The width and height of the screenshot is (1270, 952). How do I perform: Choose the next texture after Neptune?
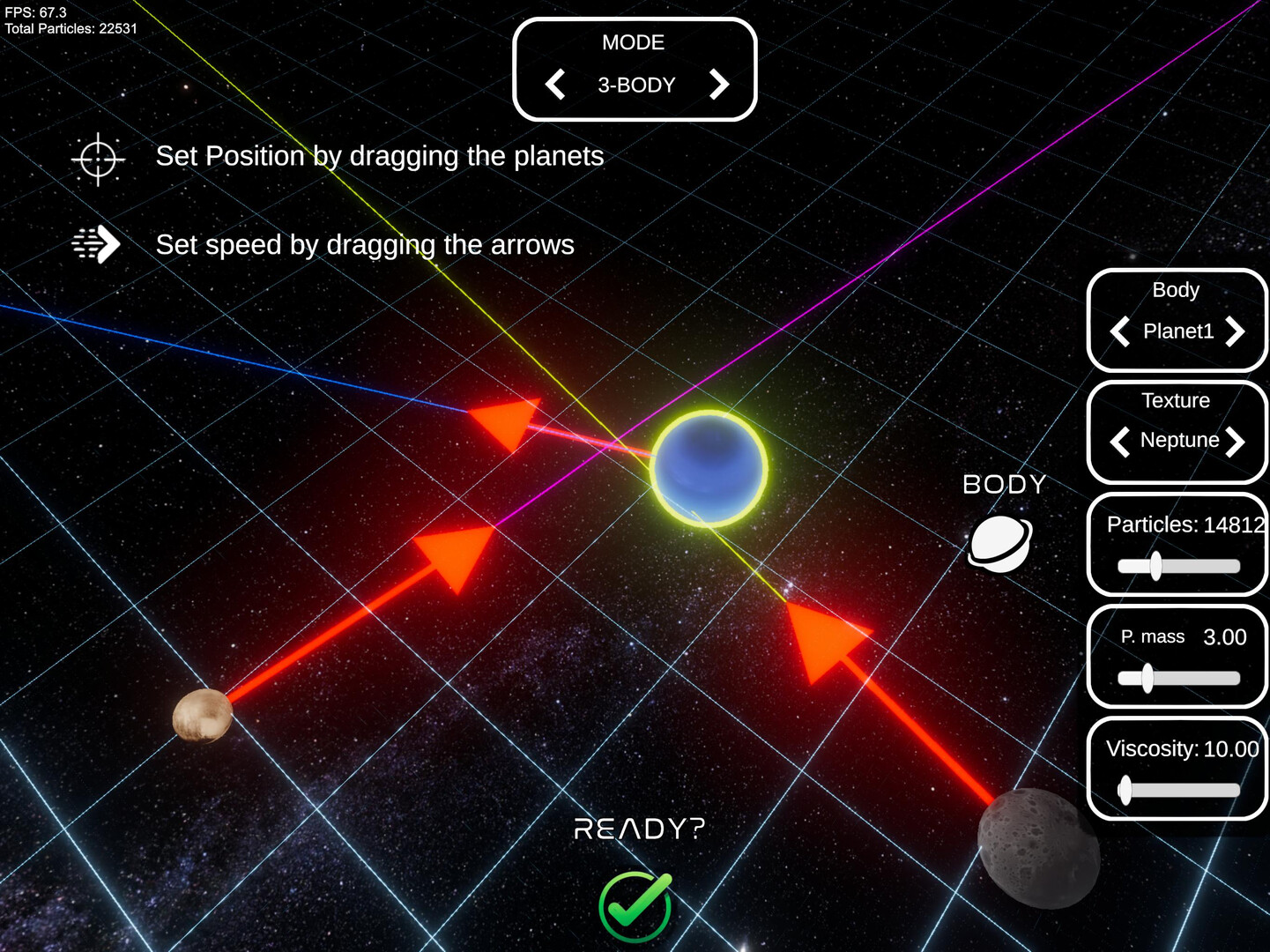point(1236,441)
